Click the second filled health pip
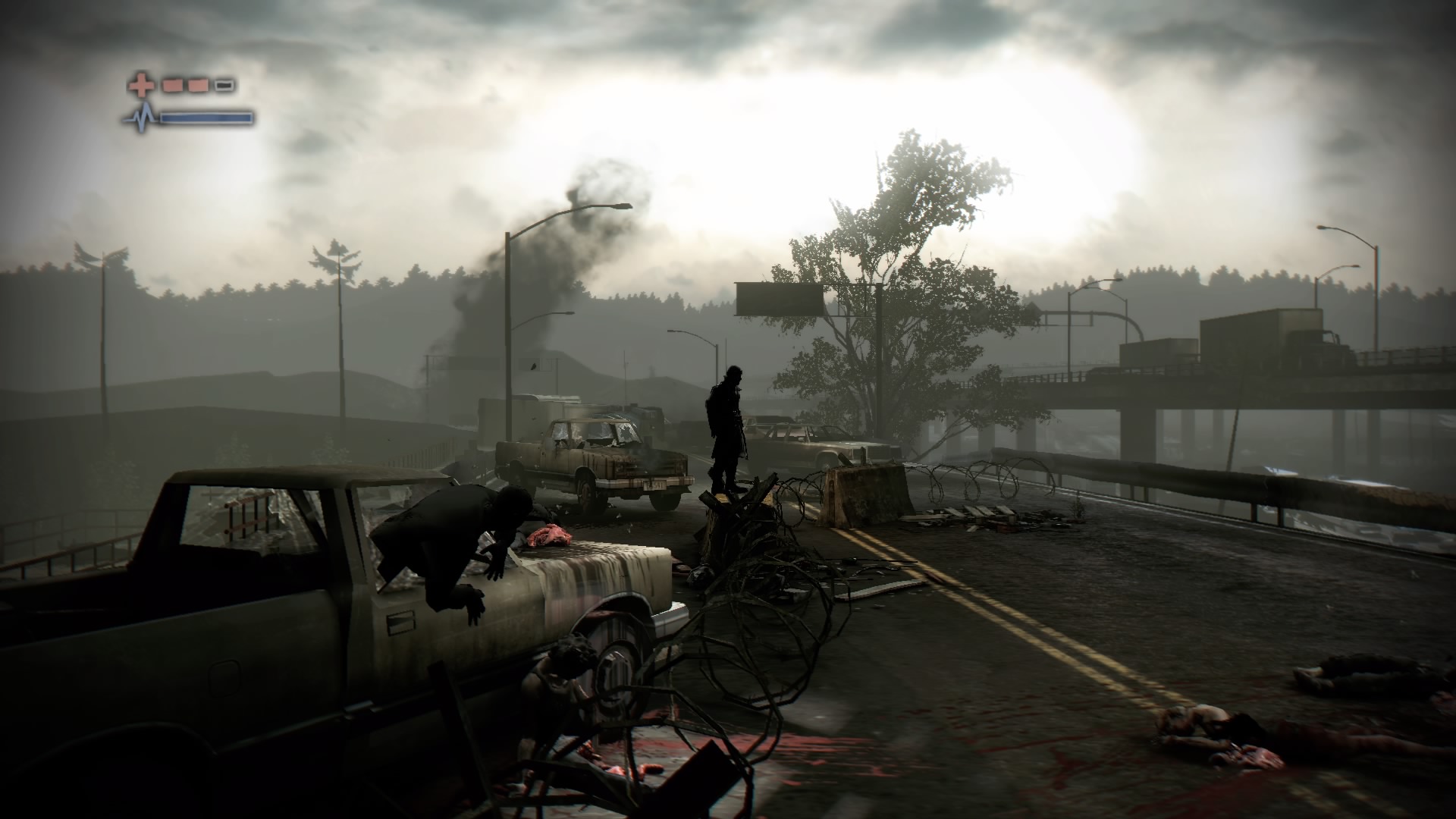Viewport: 1456px width, 819px height. tap(198, 85)
